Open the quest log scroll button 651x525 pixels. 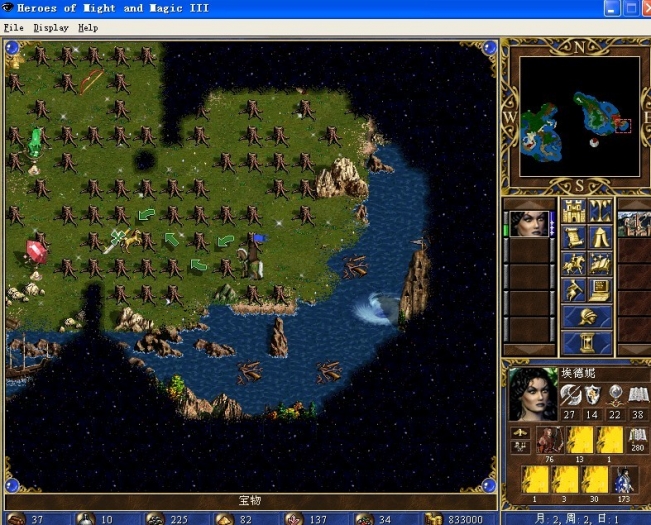click(x=573, y=237)
